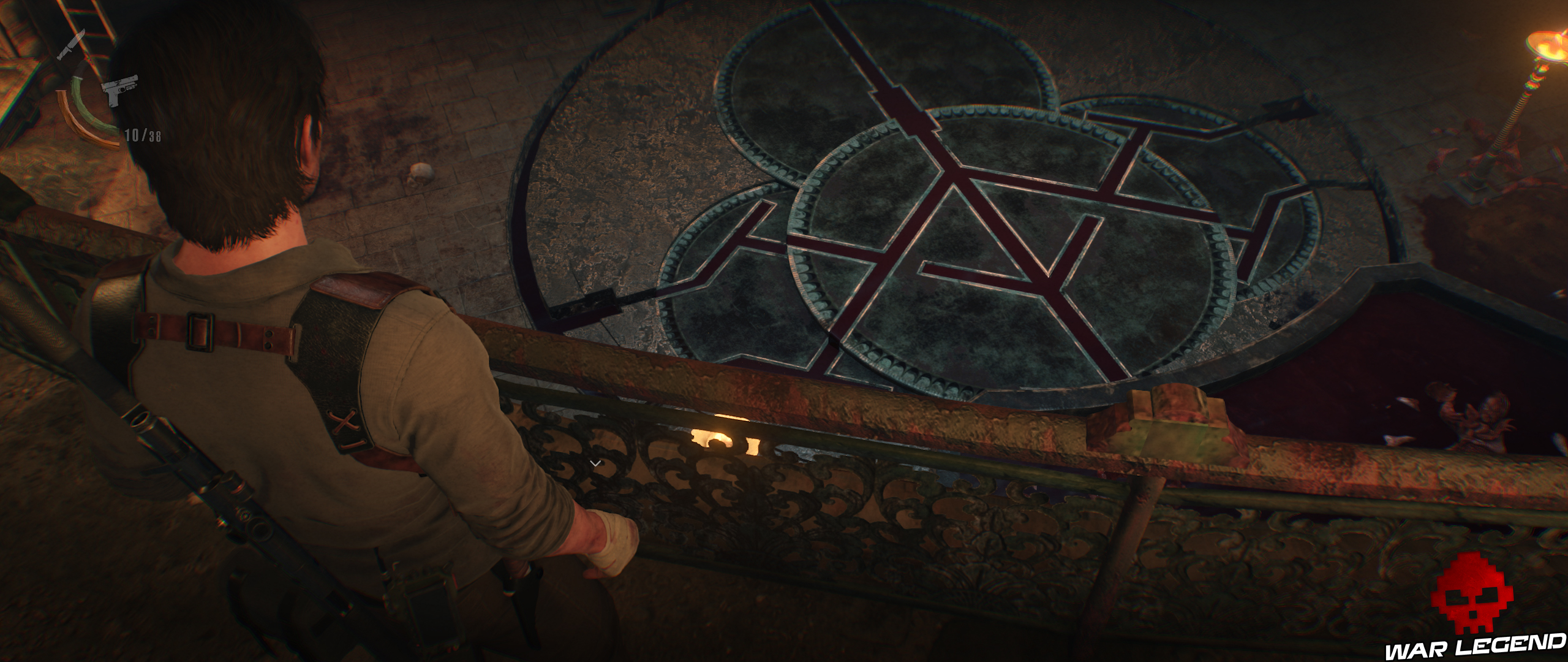Toggle the ammo counter reading 10/38
The width and height of the screenshot is (1568, 662).
pyautogui.click(x=143, y=135)
